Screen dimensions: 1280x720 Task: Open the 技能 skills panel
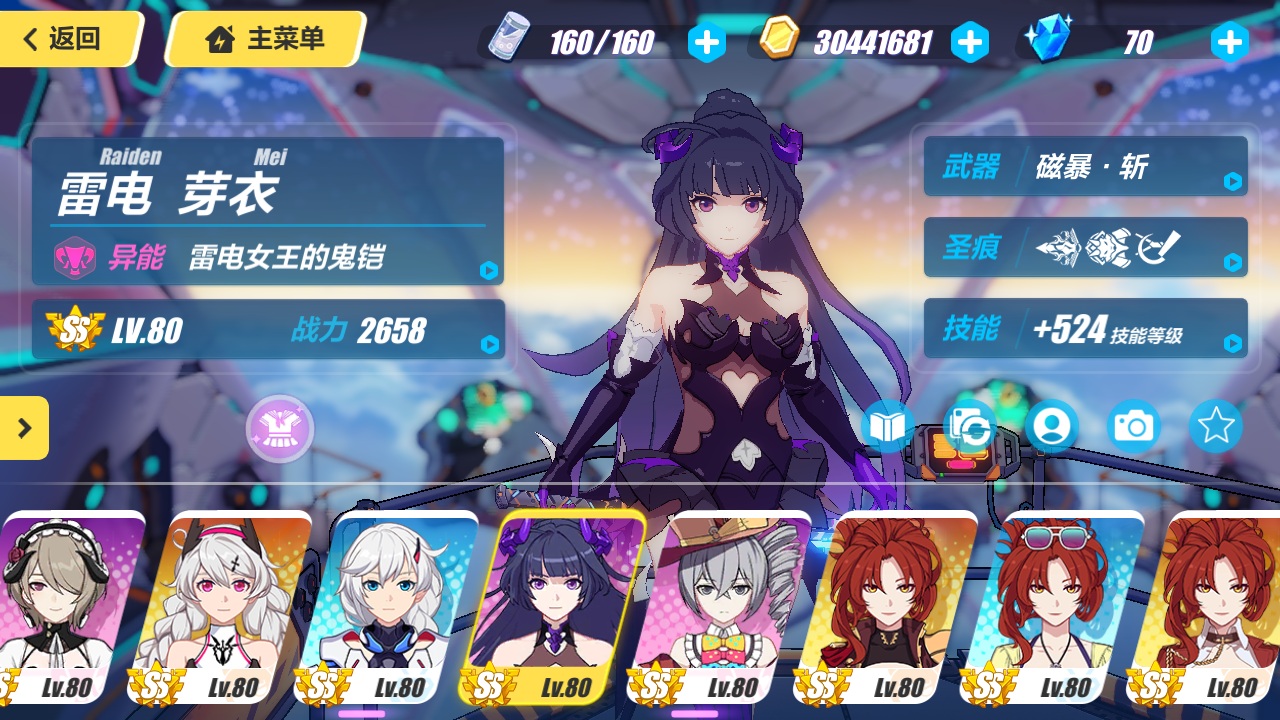click(x=1085, y=328)
